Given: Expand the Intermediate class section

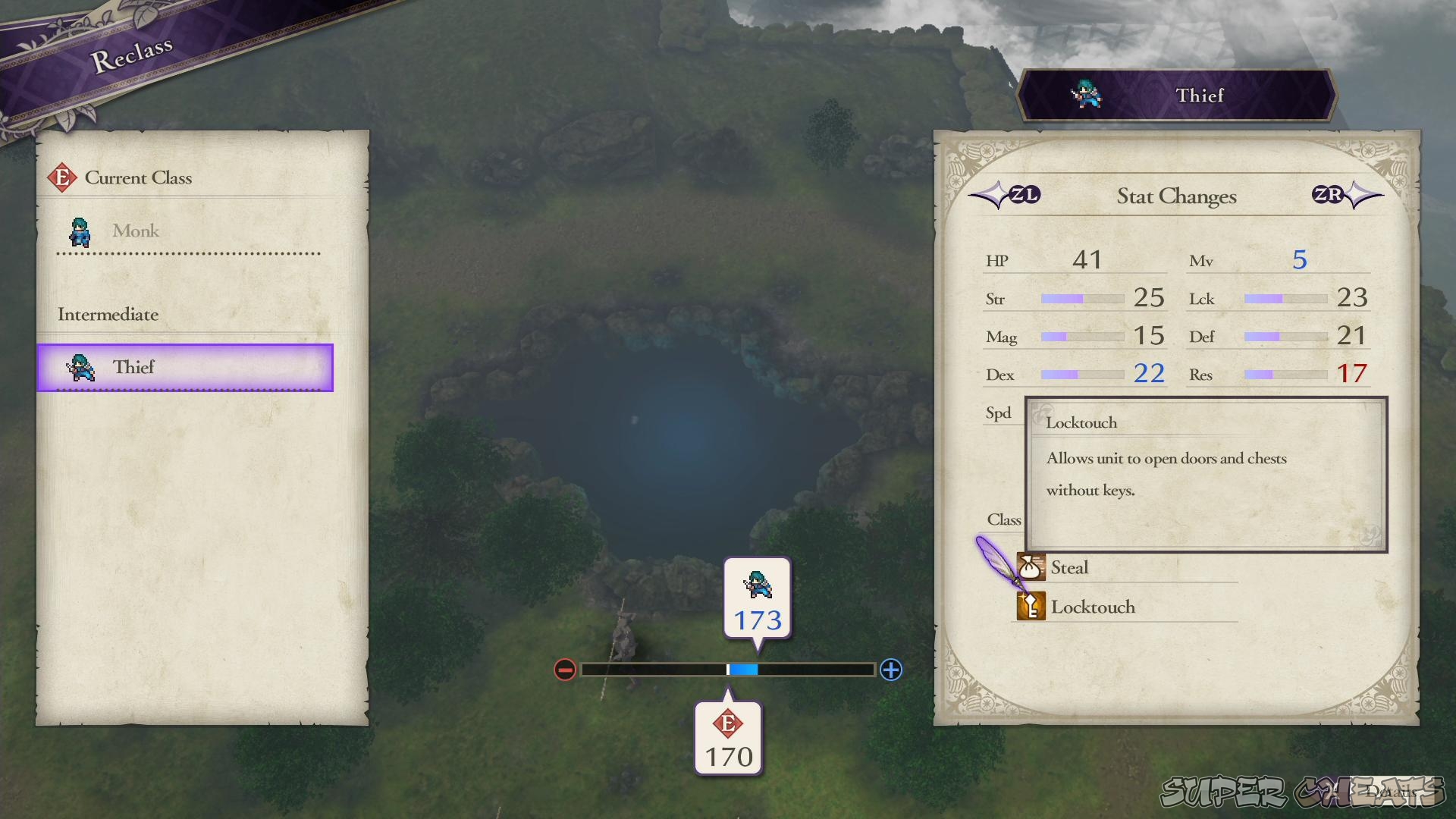Looking at the screenshot, I should point(108,315).
